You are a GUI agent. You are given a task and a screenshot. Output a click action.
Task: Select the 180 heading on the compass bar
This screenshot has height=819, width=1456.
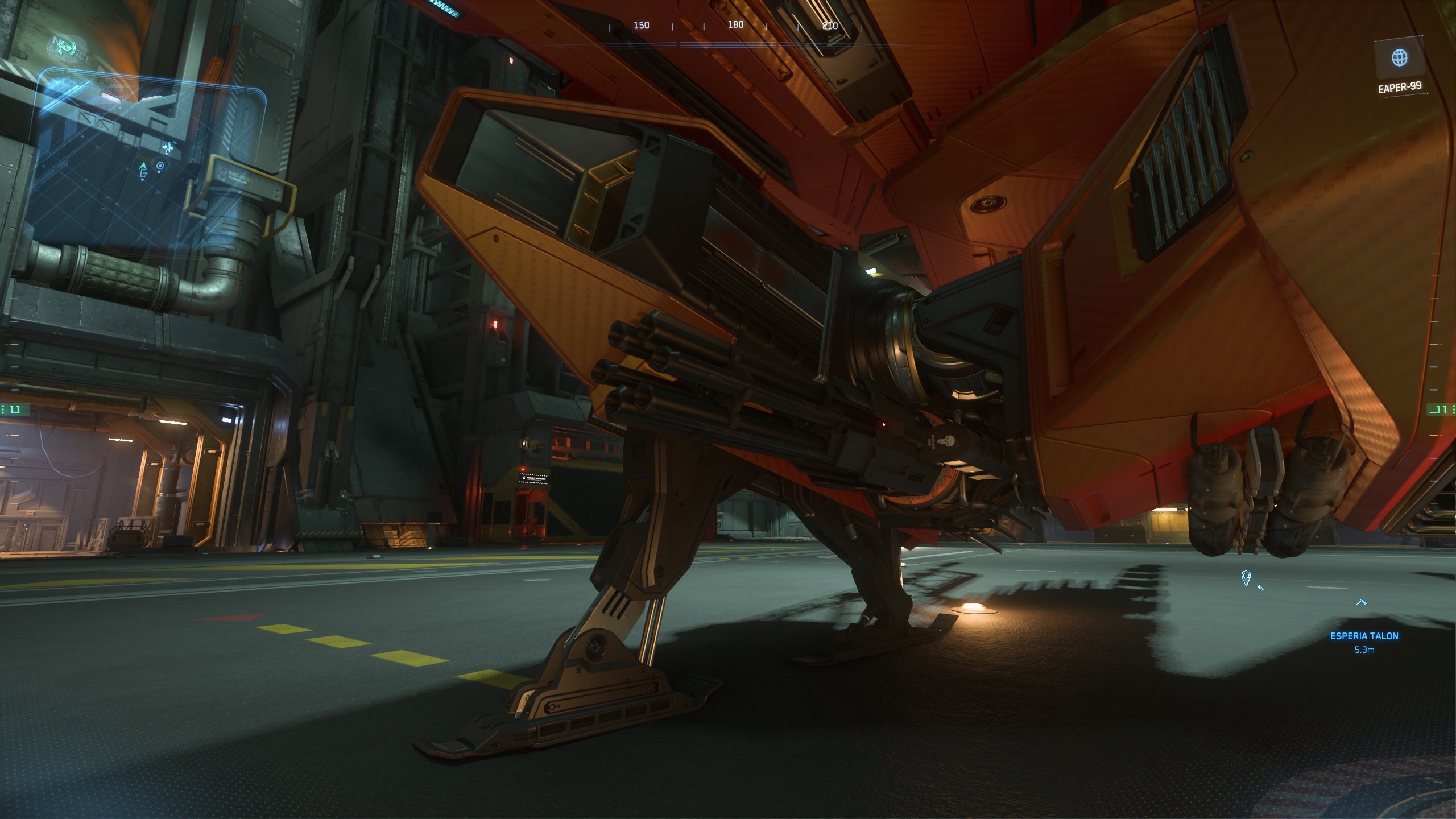tap(735, 25)
